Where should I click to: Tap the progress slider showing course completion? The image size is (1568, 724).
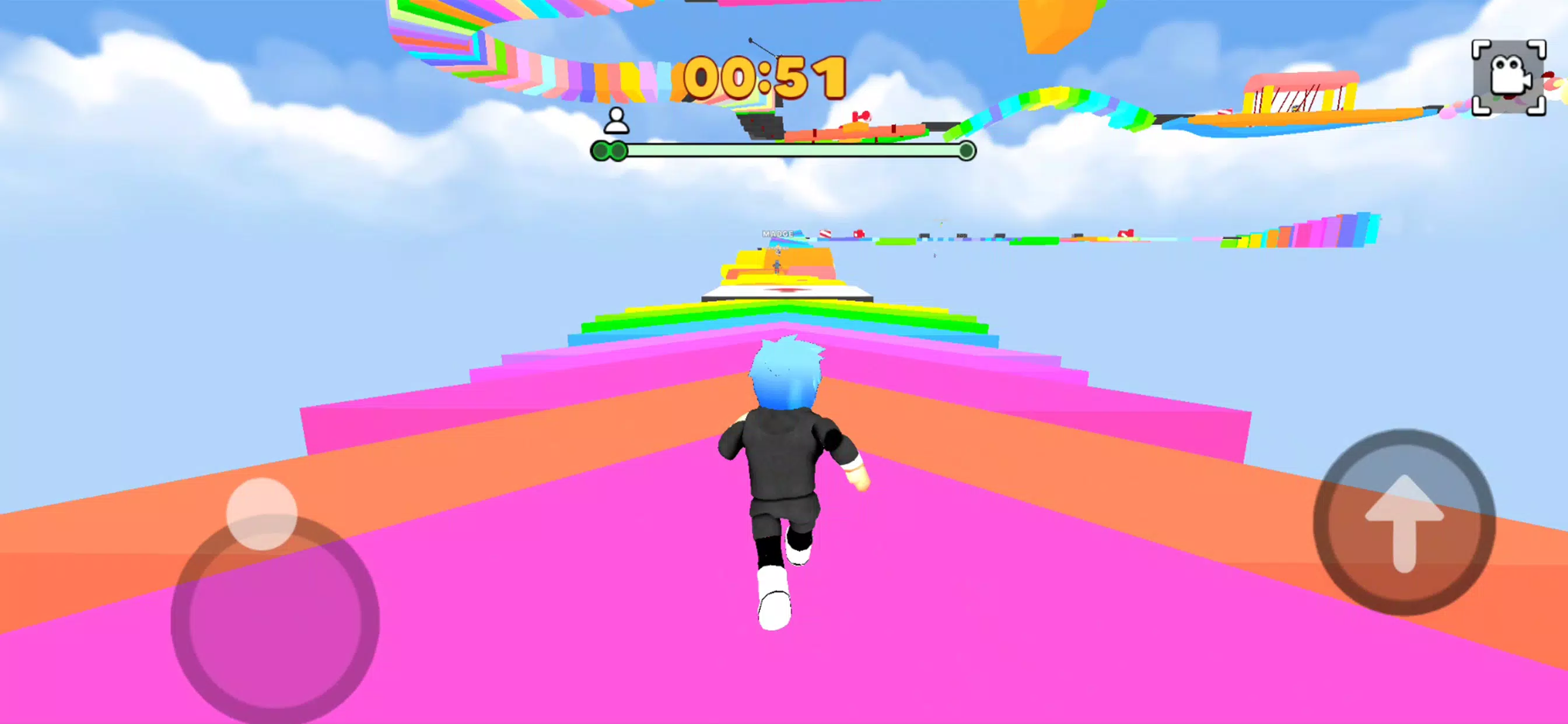pos(785,150)
